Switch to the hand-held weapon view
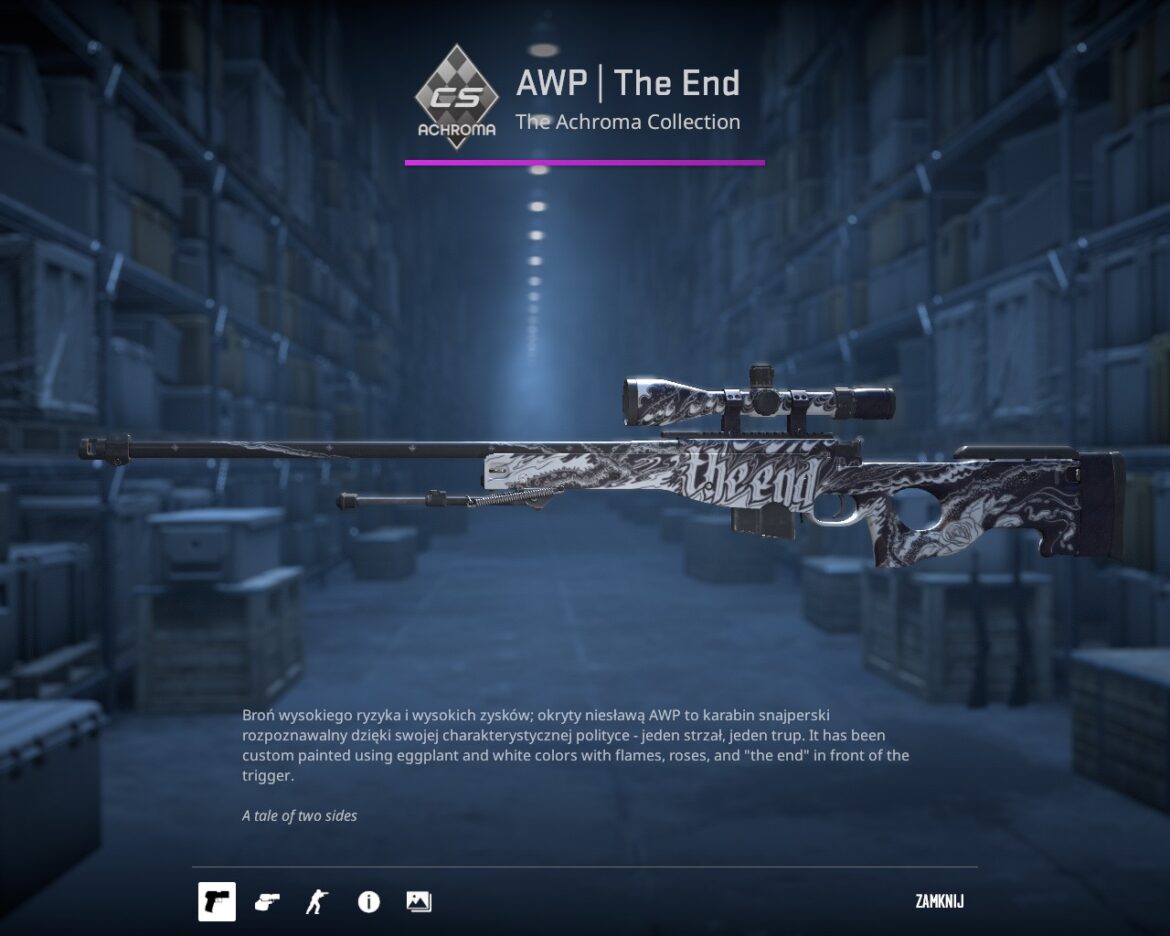Viewport: 1170px width, 936px height. coord(267,902)
